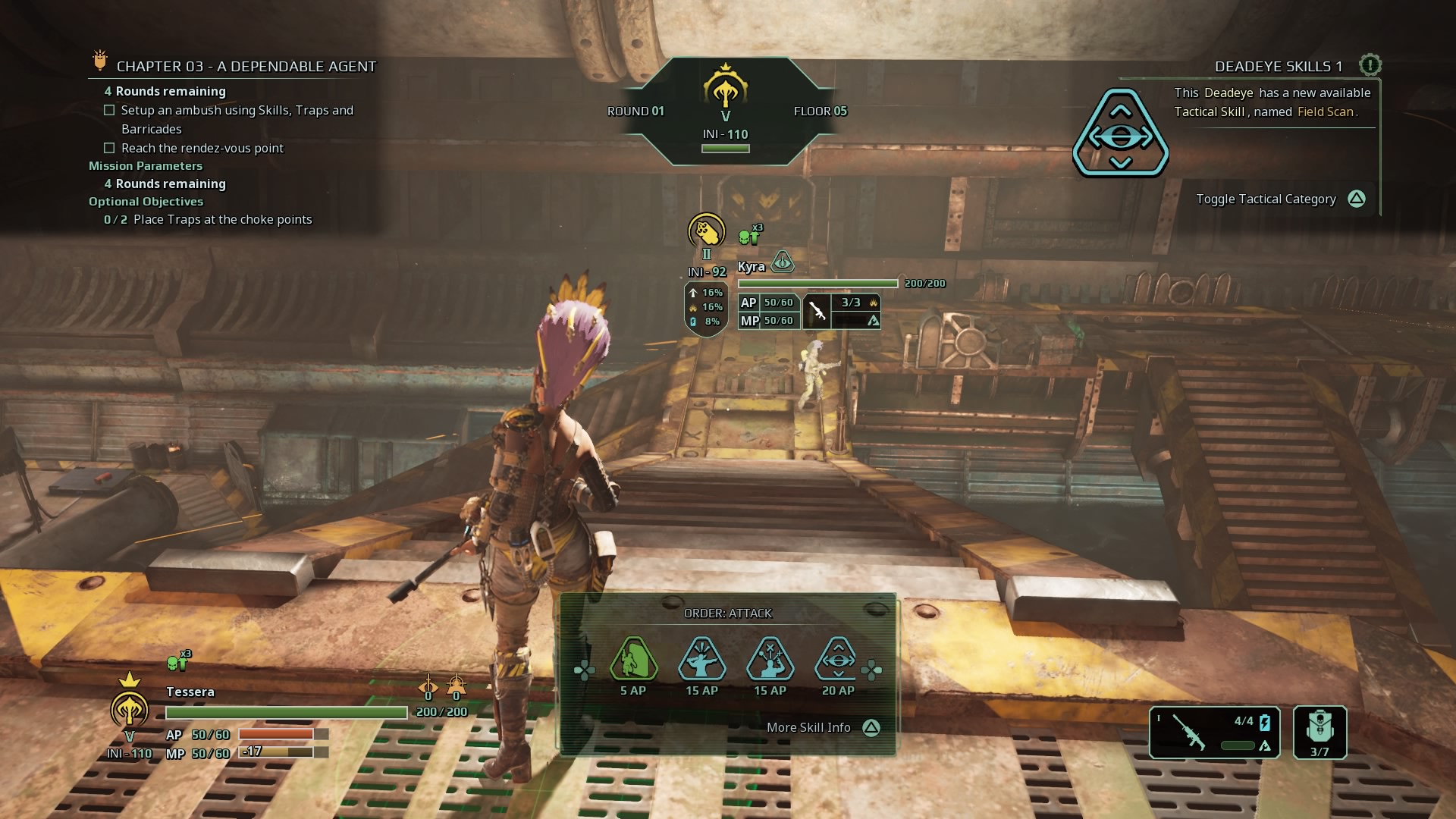
Task: Click the chapter title objective header
Action: (246, 66)
